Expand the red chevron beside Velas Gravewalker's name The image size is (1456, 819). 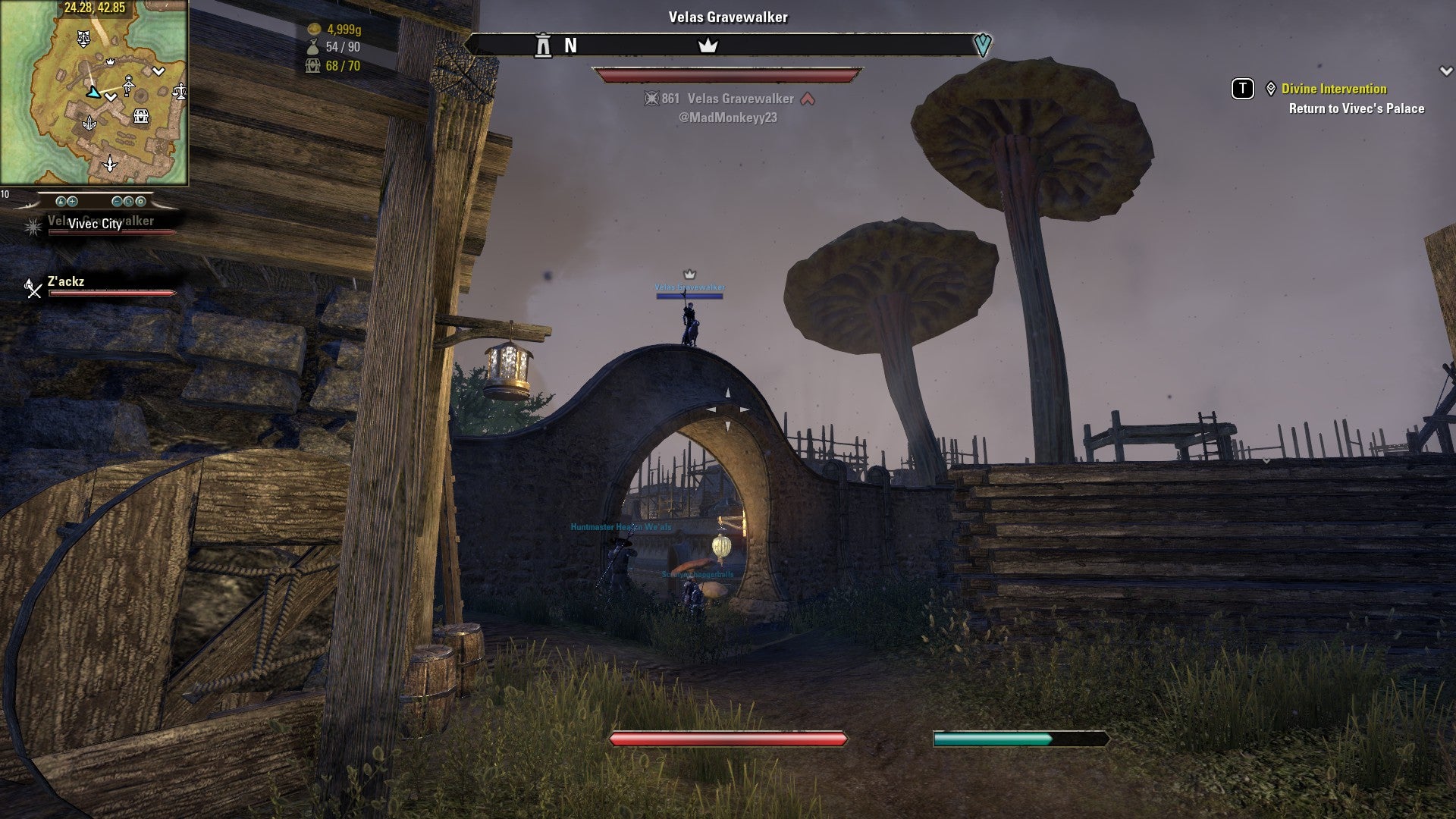(x=808, y=99)
